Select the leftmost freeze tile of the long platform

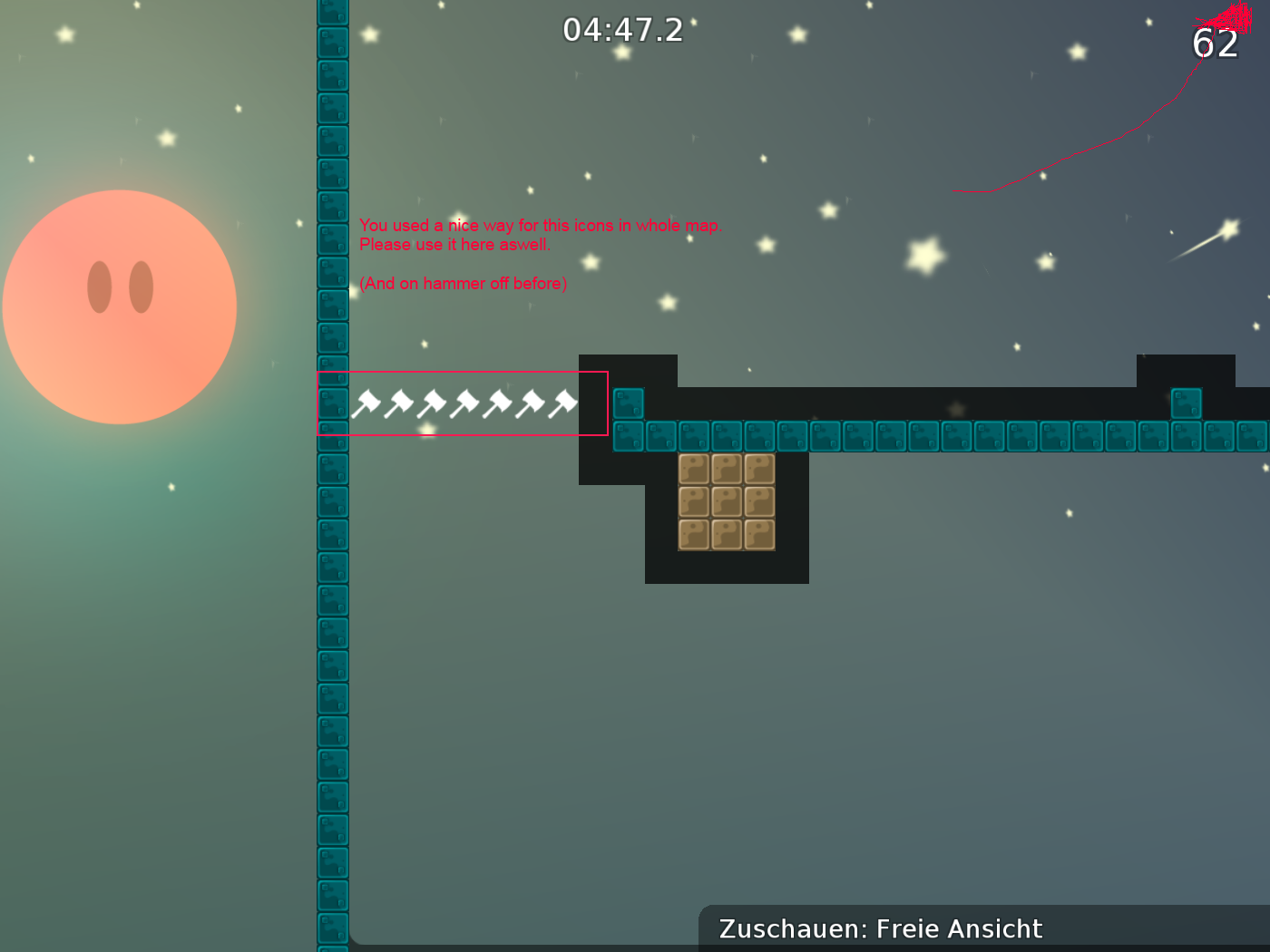coord(629,436)
